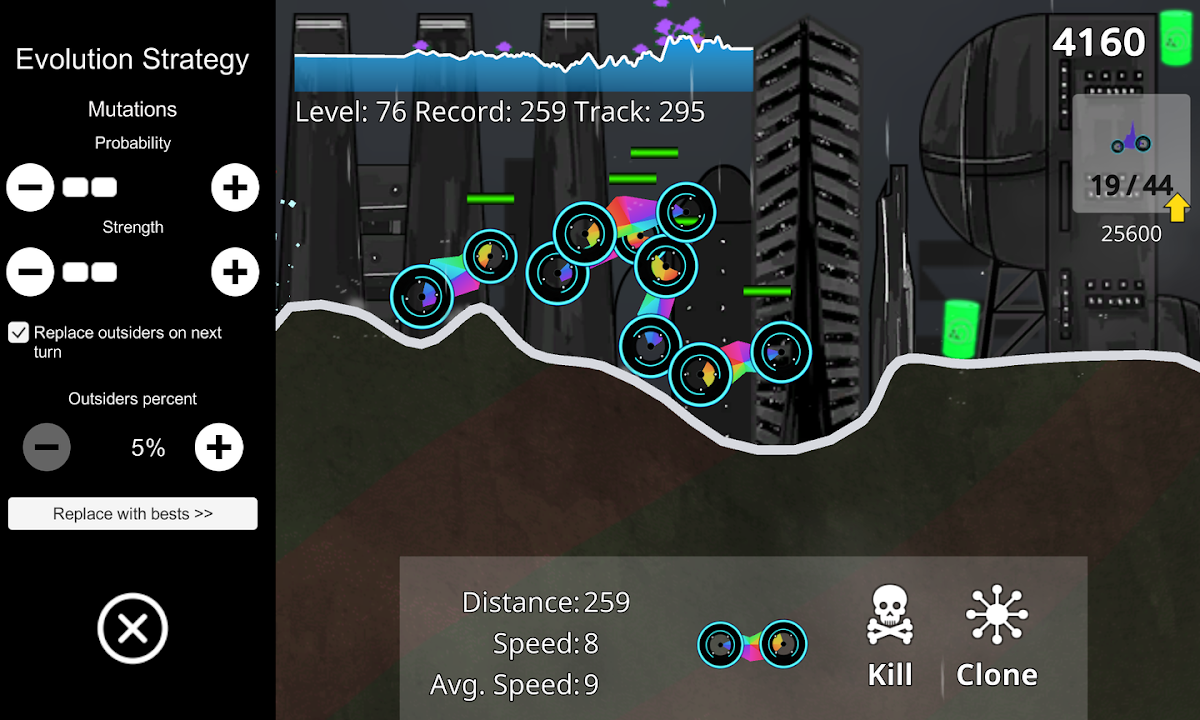Close the Evolution Strategy panel

click(x=133, y=629)
